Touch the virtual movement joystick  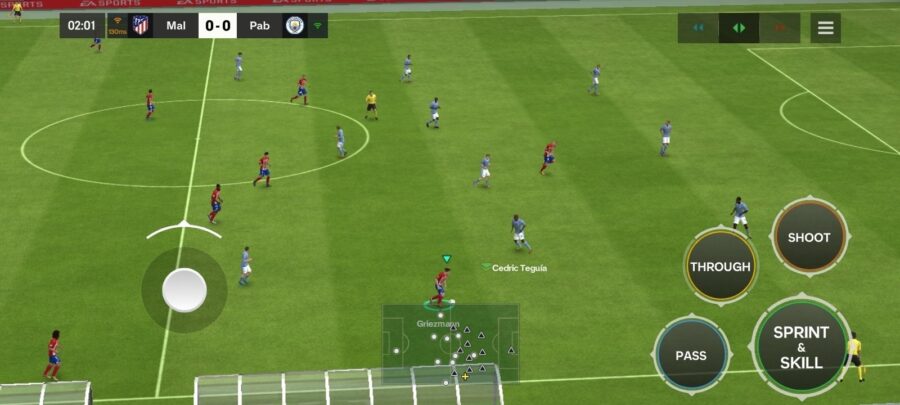pyautogui.click(x=184, y=290)
